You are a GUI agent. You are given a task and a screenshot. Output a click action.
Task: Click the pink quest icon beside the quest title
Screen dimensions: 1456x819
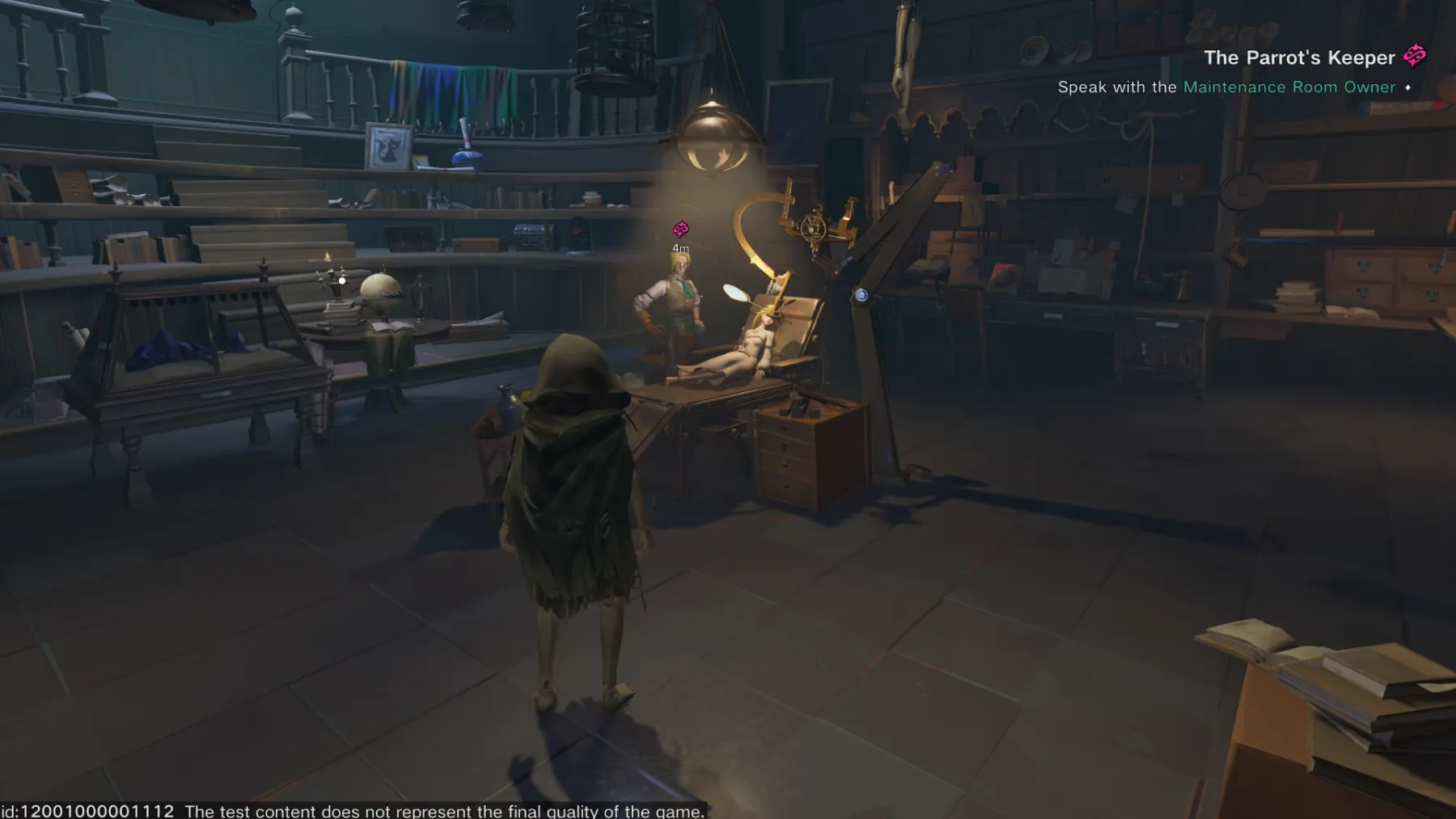1415,56
